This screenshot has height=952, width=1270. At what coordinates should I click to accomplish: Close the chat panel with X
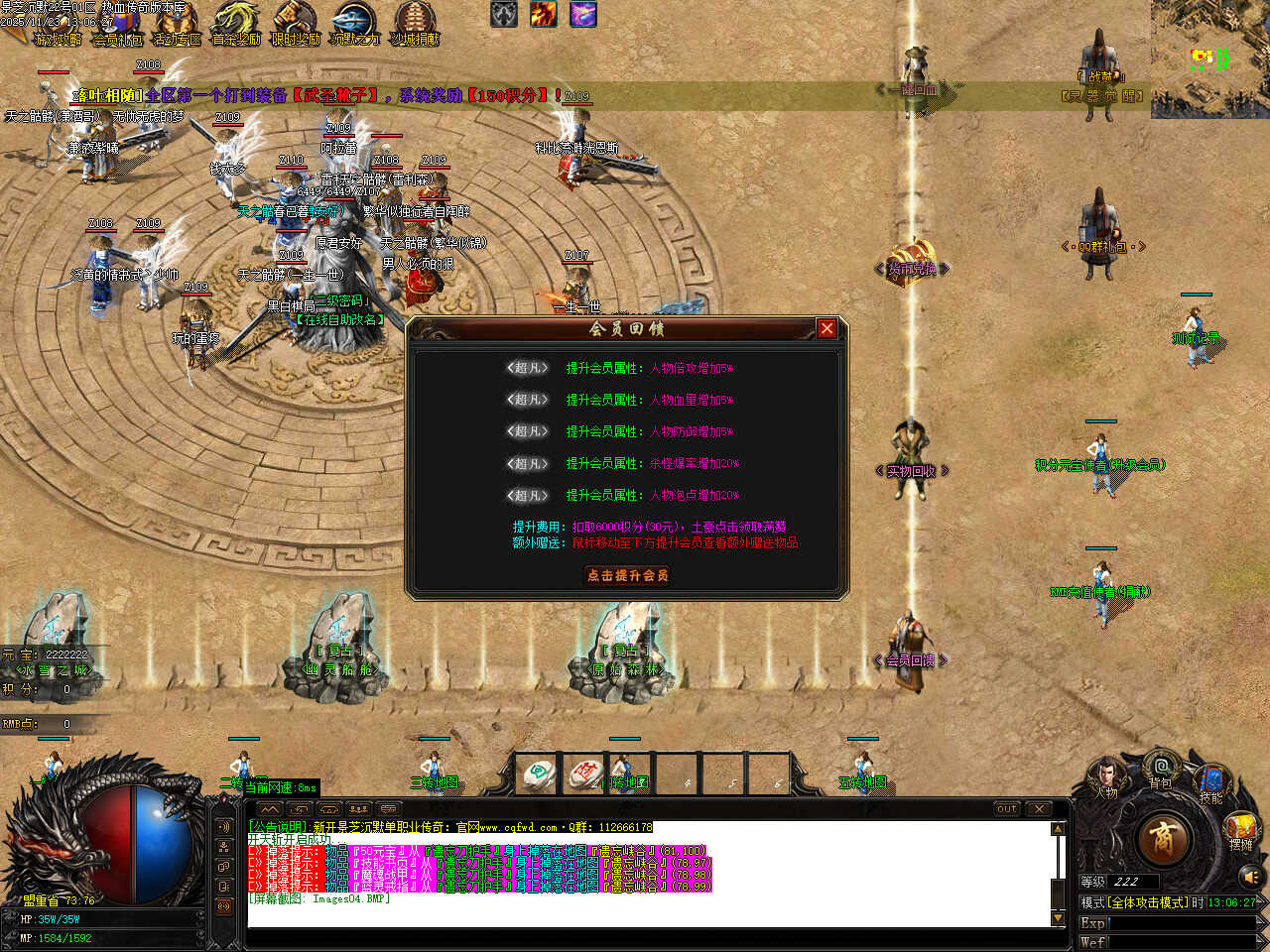[x=1039, y=809]
